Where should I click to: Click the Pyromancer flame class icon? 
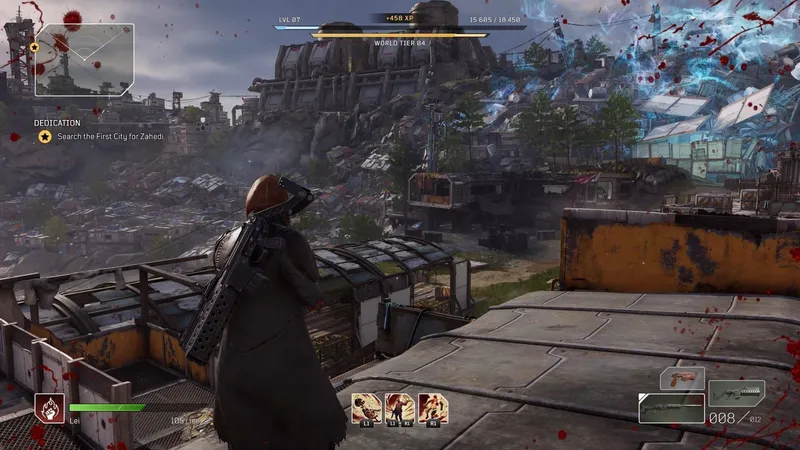pyautogui.click(x=49, y=408)
